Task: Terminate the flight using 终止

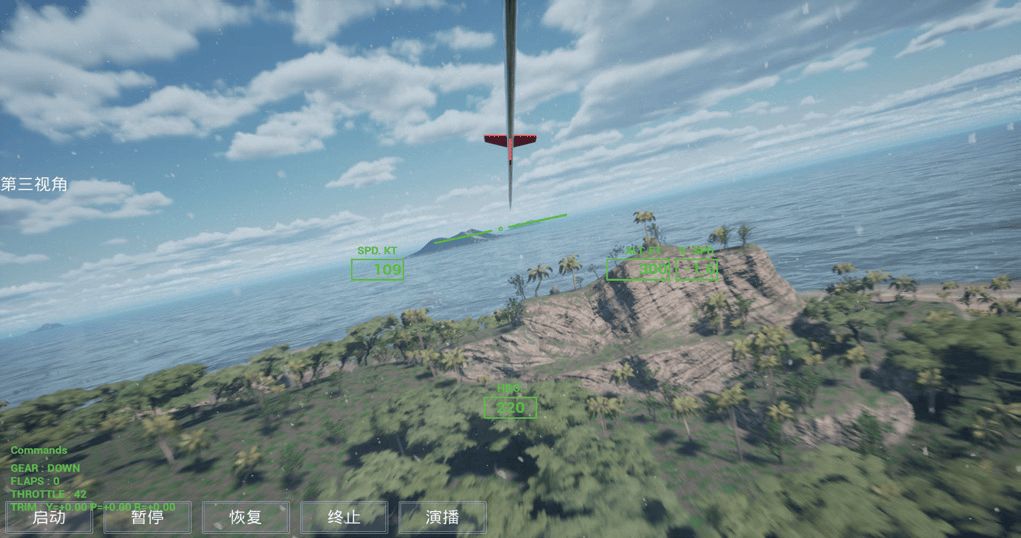Action: [344, 517]
